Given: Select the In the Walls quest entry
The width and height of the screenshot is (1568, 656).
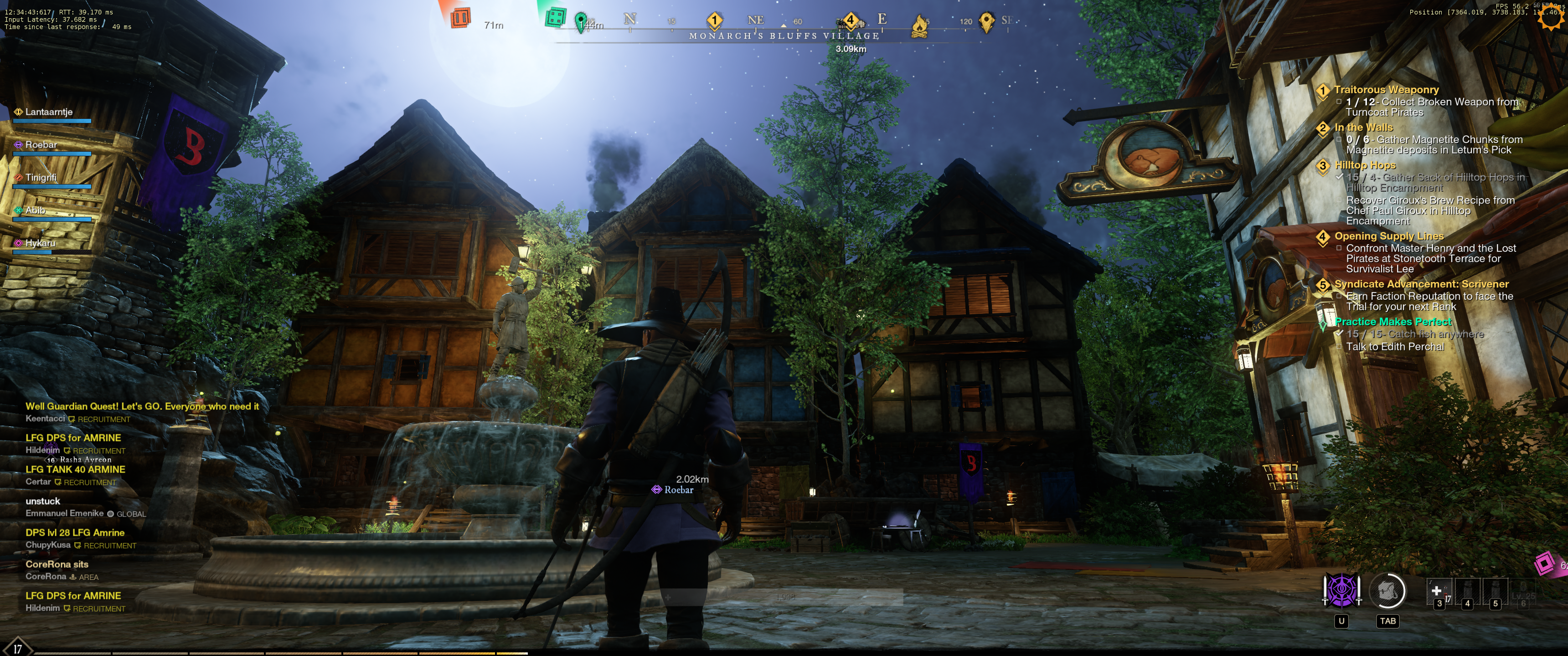Looking at the screenshot, I should point(1363,127).
